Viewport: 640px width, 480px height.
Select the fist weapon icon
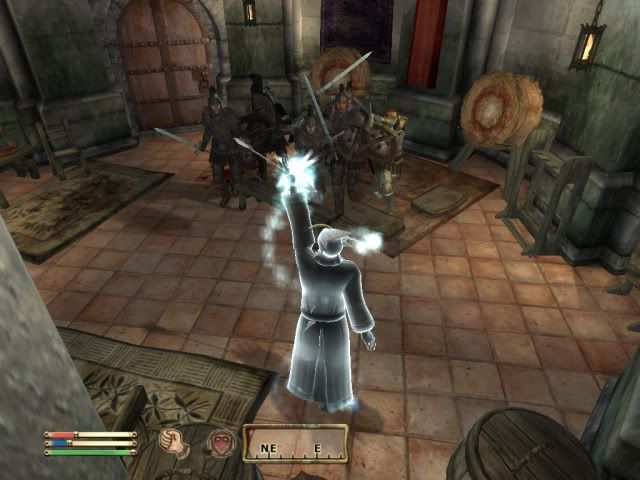pyautogui.click(x=176, y=441)
